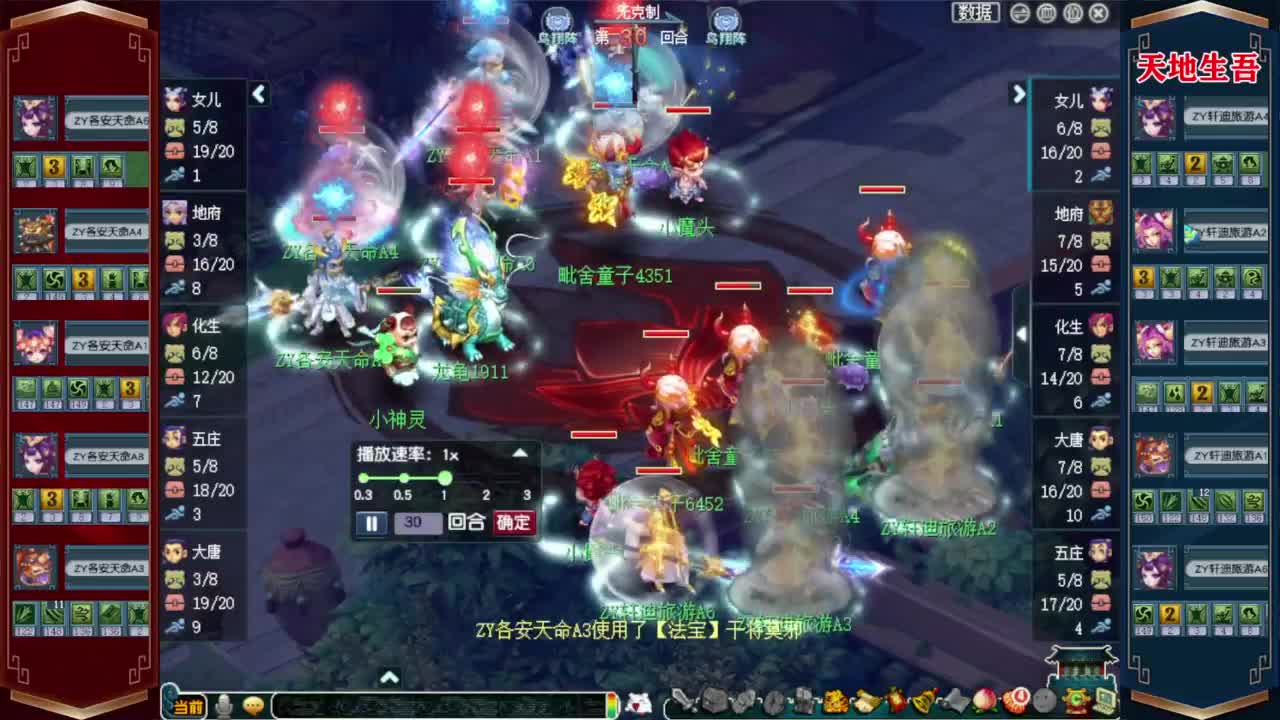Collapse the playback speed panel with its triangle
The width and height of the screenshot is (1280, 720).
(521, 453)
